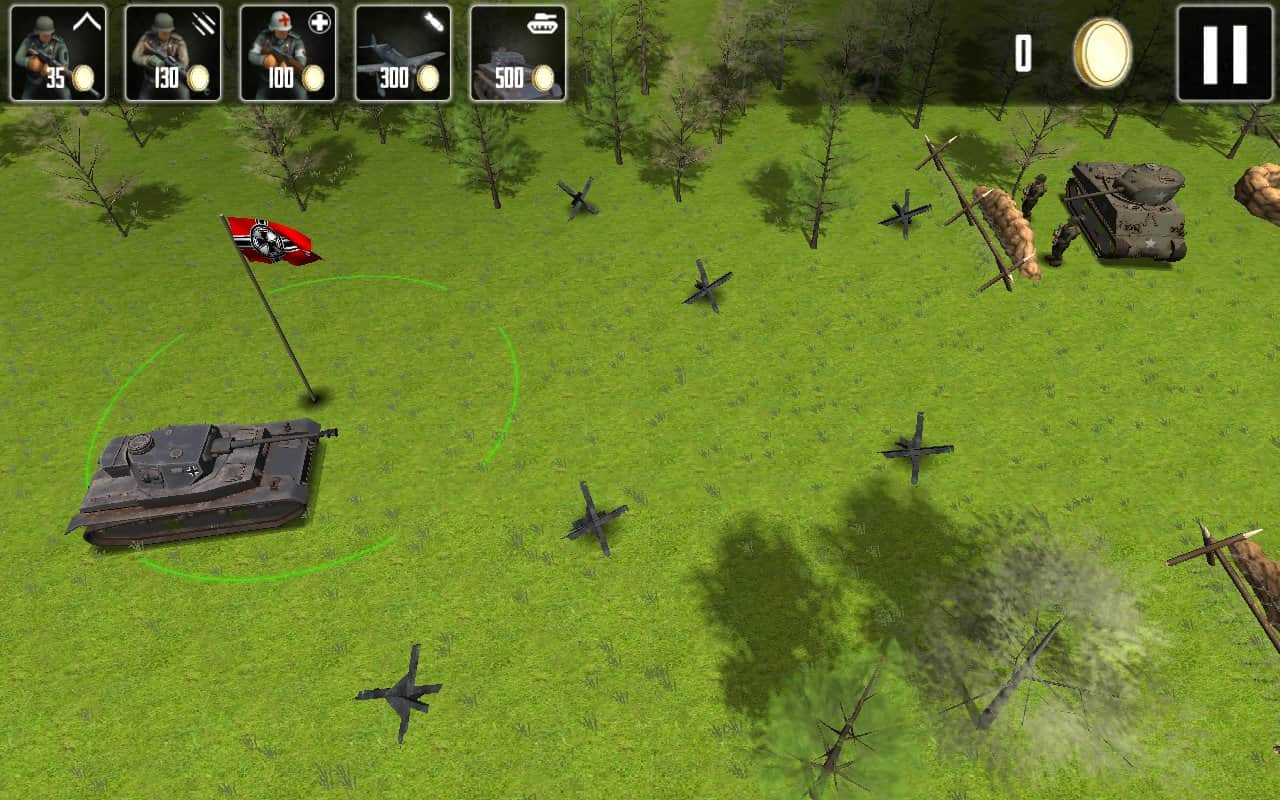Click the medic cross badge on the medic card
1280x800 pixels.
322,20
